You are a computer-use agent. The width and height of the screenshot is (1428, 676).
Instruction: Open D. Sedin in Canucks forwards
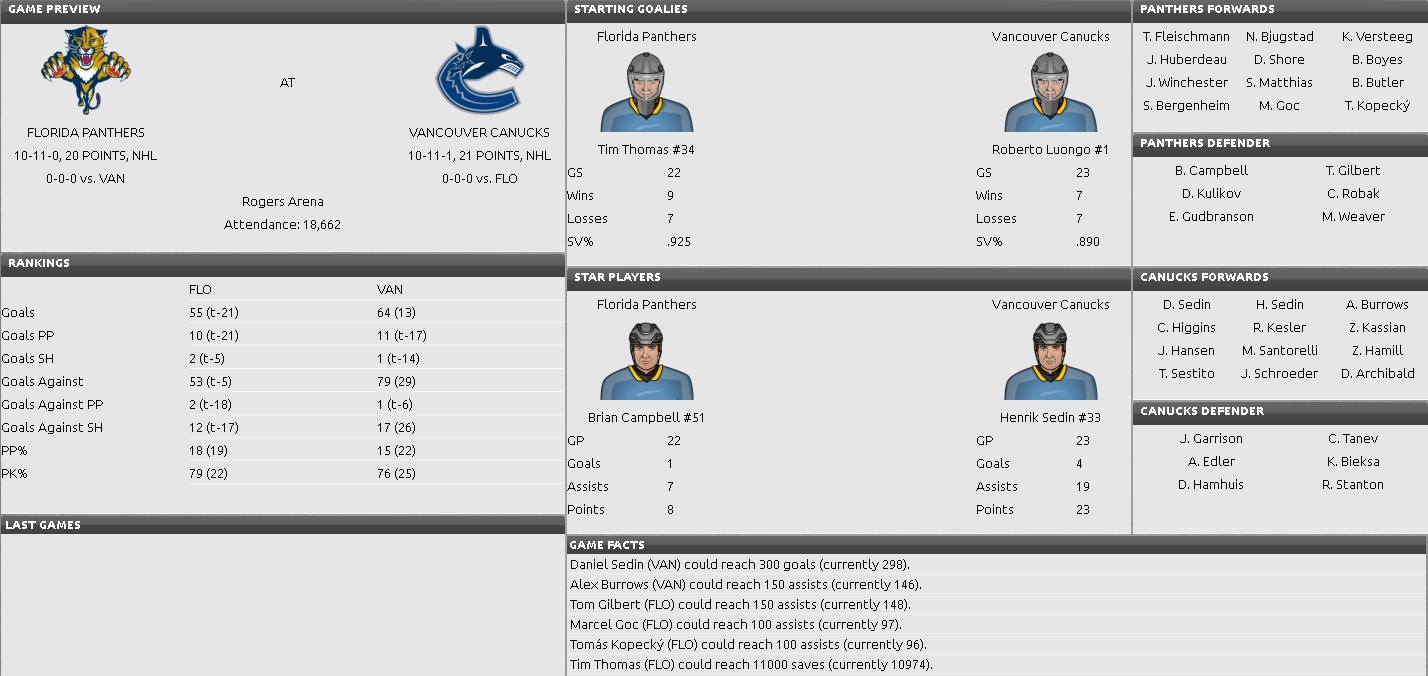[1186, 304]
